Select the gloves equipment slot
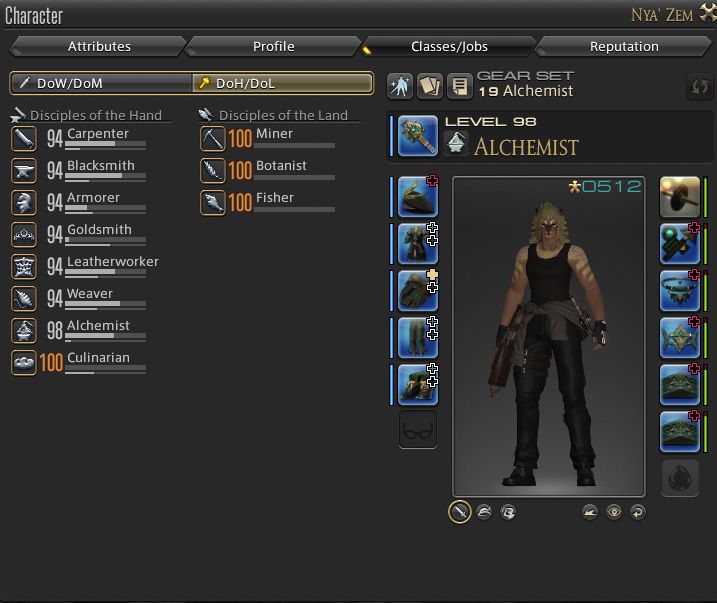This screenshot has width=717, height=603. point(417,291)
